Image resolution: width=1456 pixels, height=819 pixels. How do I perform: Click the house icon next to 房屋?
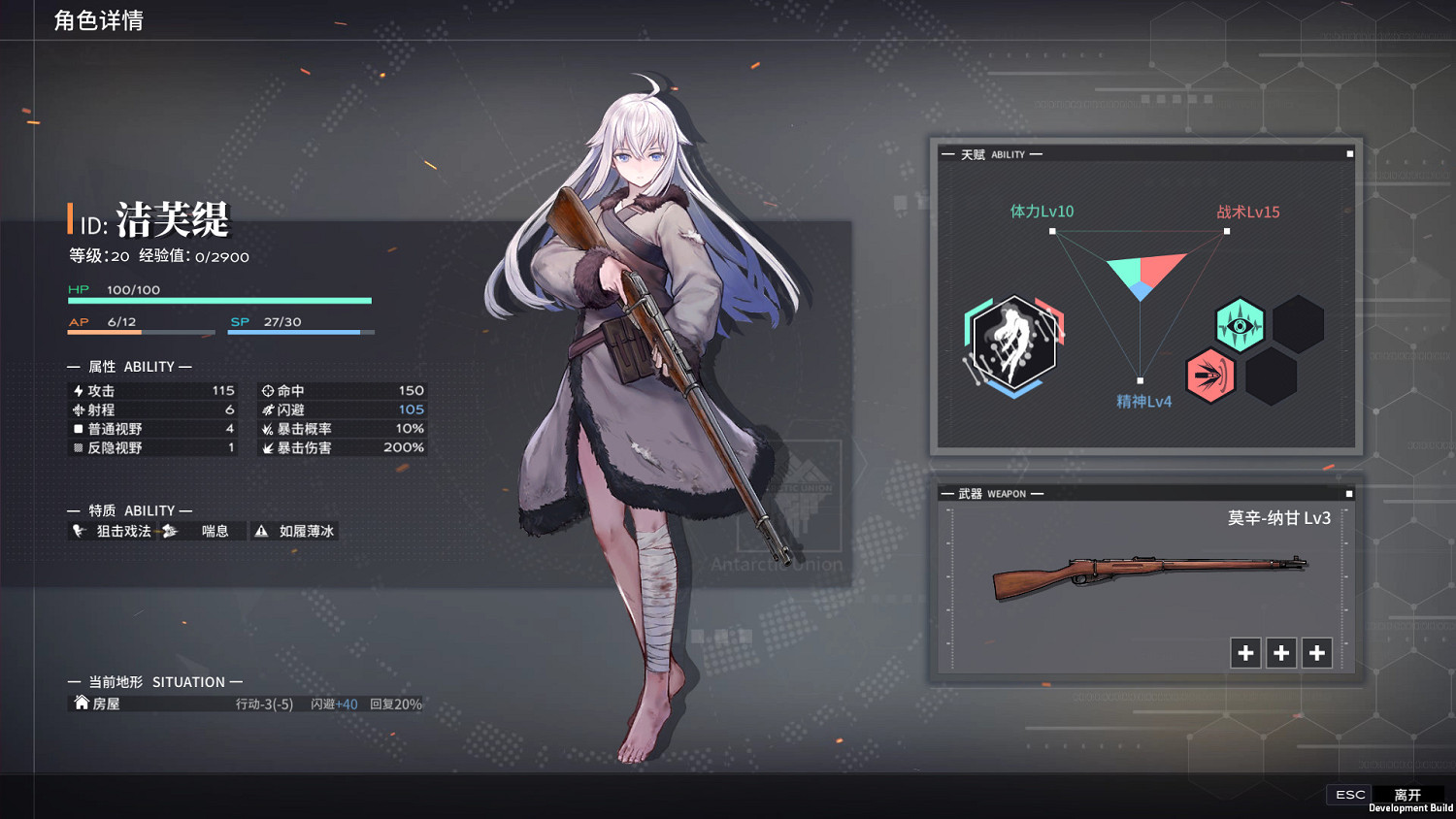pyautogui.click(x=81, y=703)
